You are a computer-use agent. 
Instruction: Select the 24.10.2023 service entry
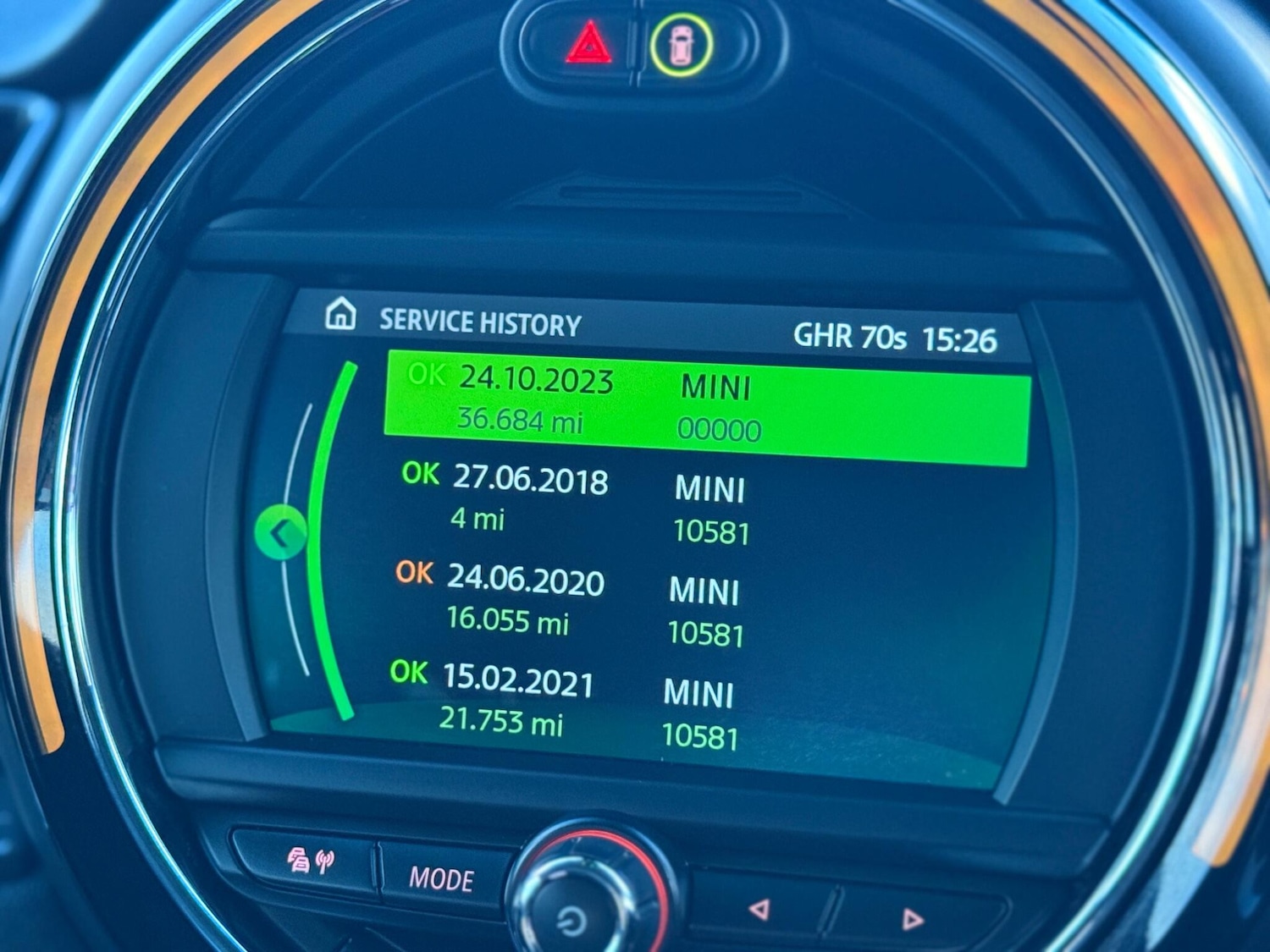tap(707, 408)
